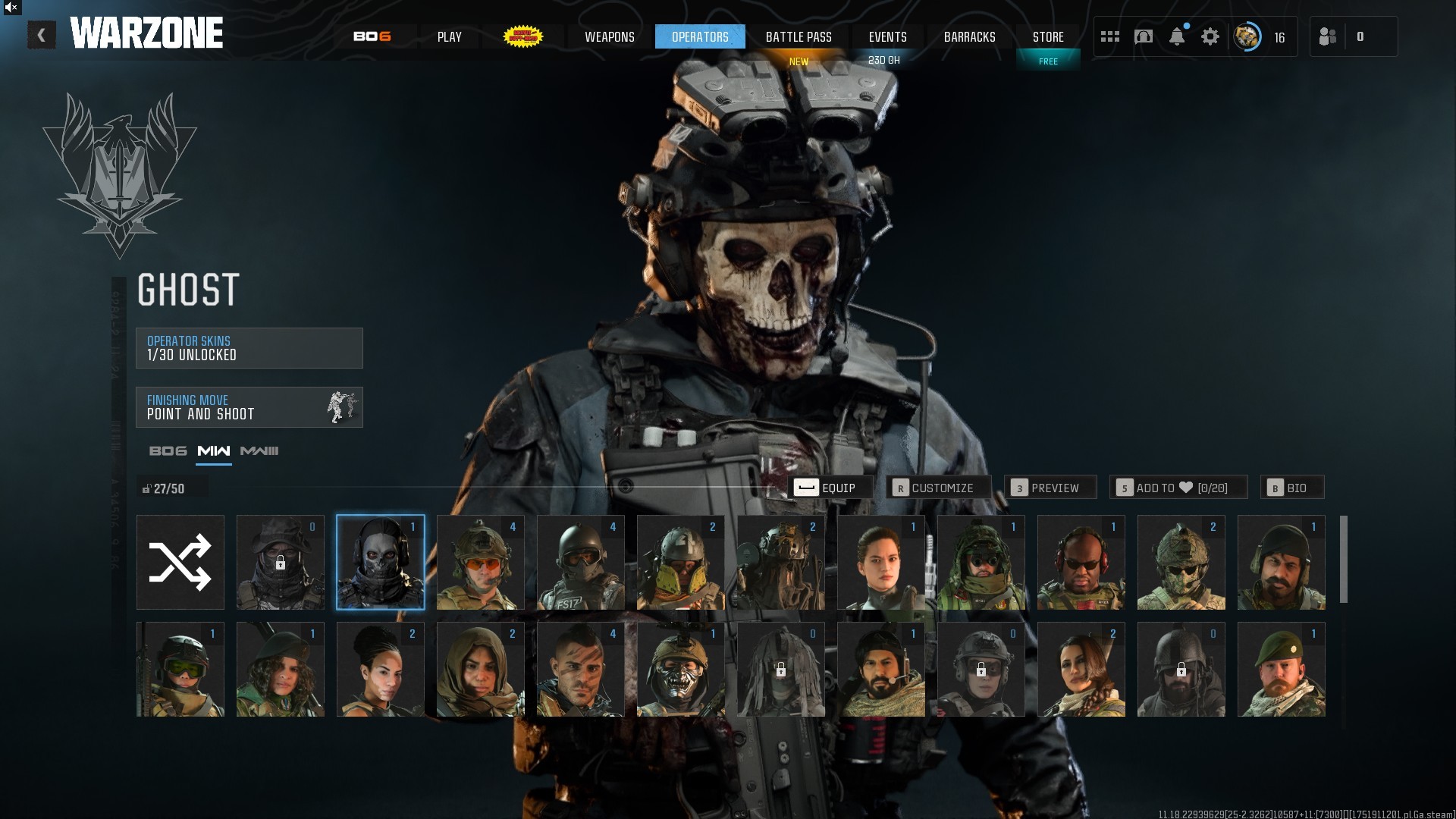Open the Store tab
This screenshot has height=819, width=1456.
point(1048,36)
